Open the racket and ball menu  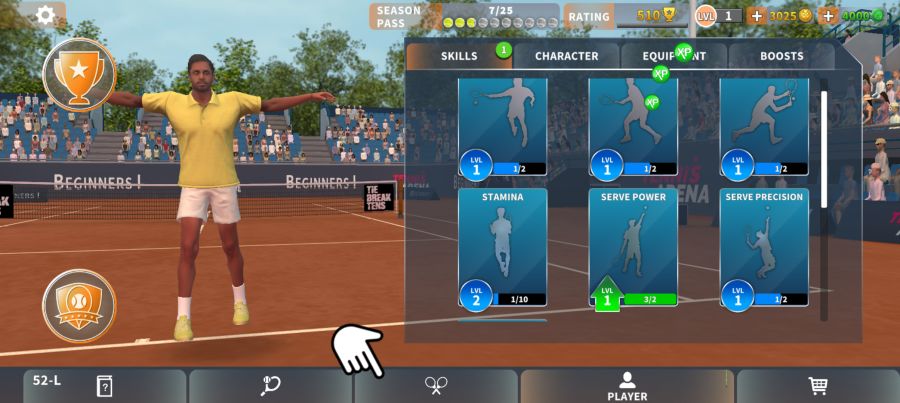click(x=270, y=386)
